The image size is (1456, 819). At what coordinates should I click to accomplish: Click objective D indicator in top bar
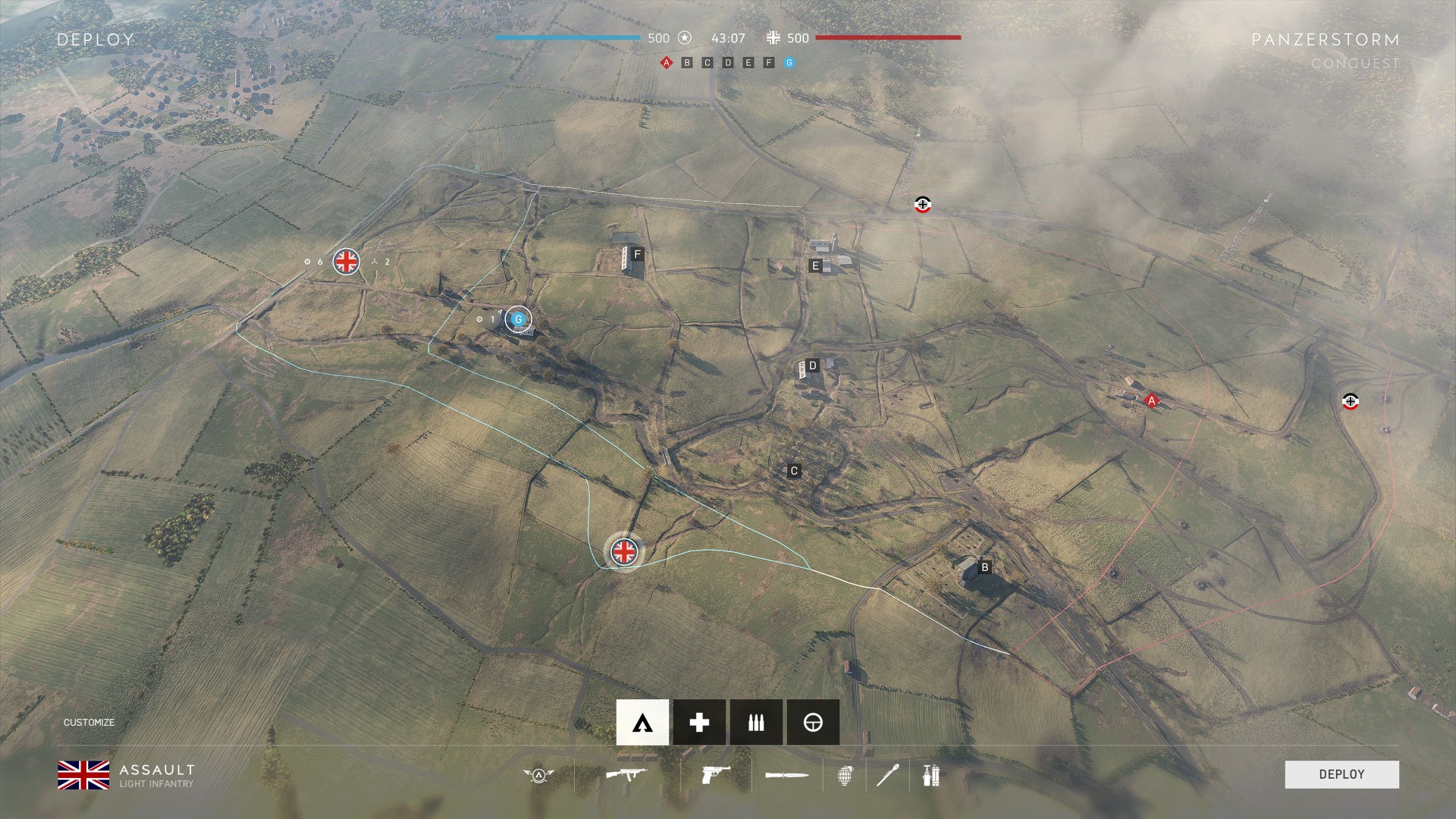[726, 63]
